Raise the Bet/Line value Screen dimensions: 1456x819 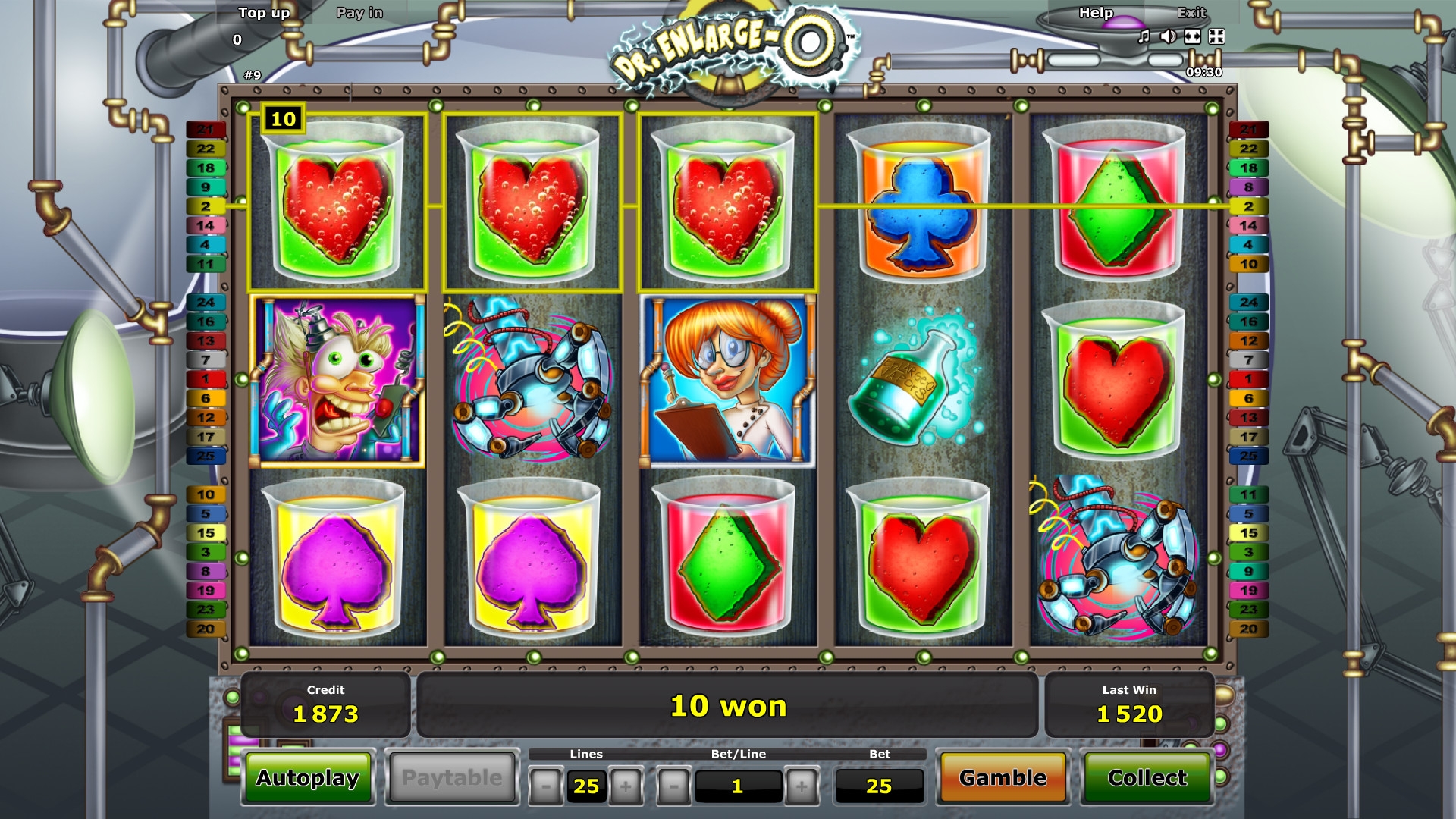point(802,786)
